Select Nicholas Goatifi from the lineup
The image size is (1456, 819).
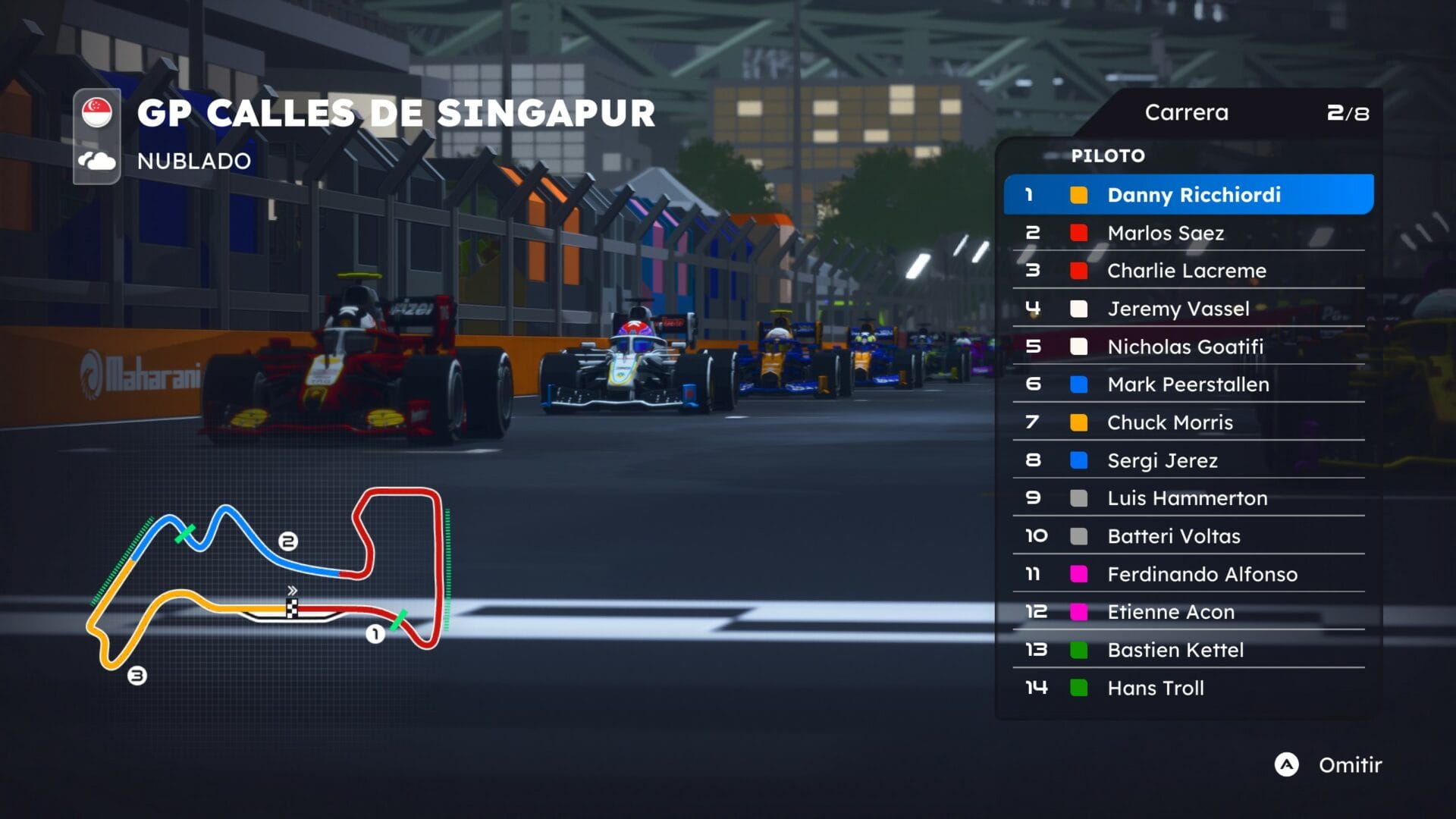pos(1188,347)
